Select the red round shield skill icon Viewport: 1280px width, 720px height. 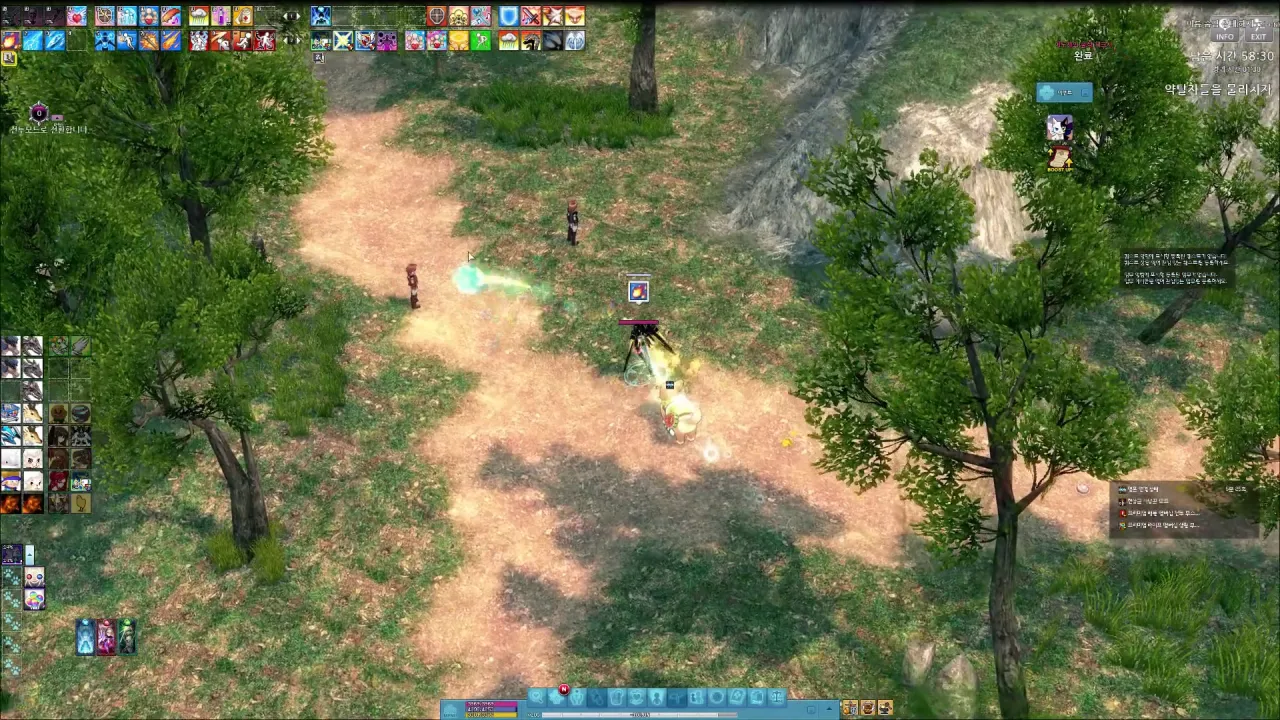click(437, 17)
